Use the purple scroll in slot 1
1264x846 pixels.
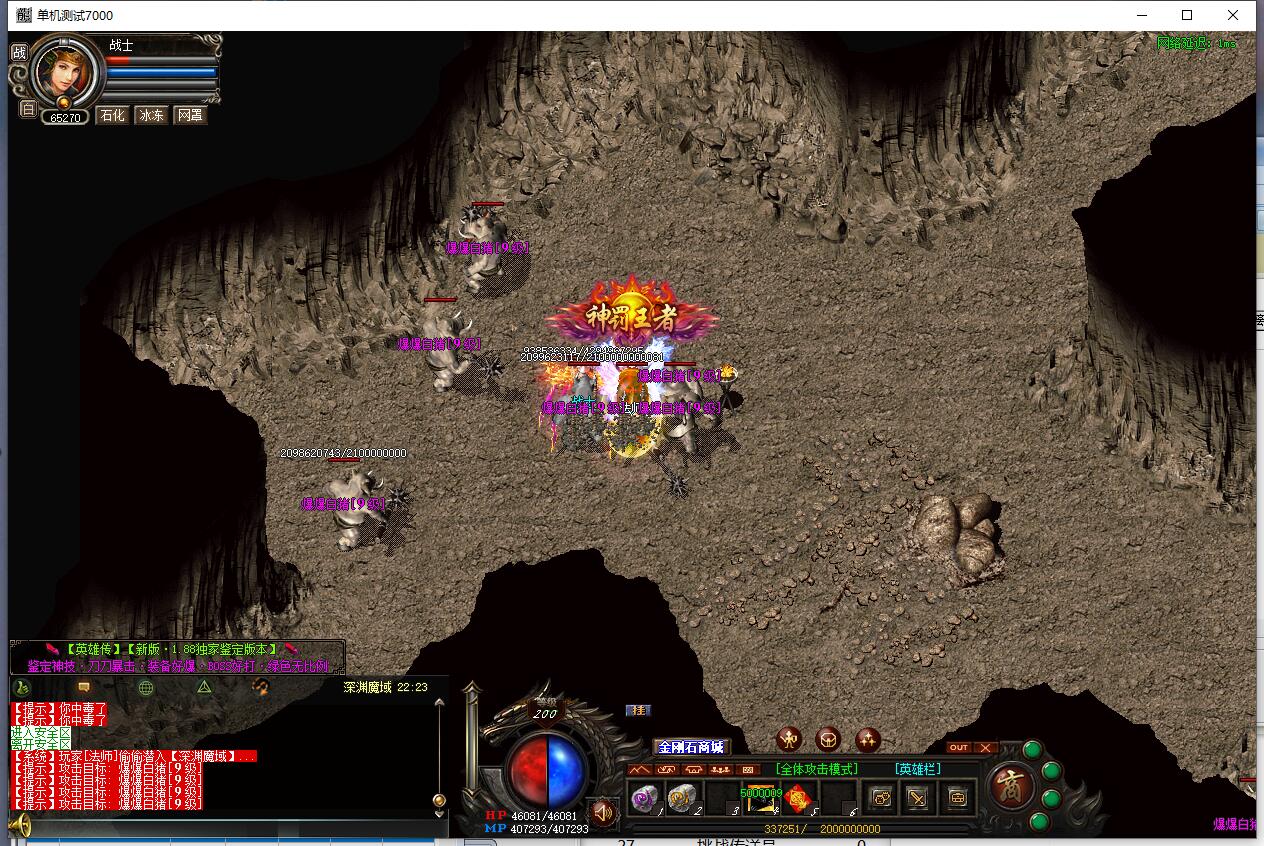tap(643, 798)
